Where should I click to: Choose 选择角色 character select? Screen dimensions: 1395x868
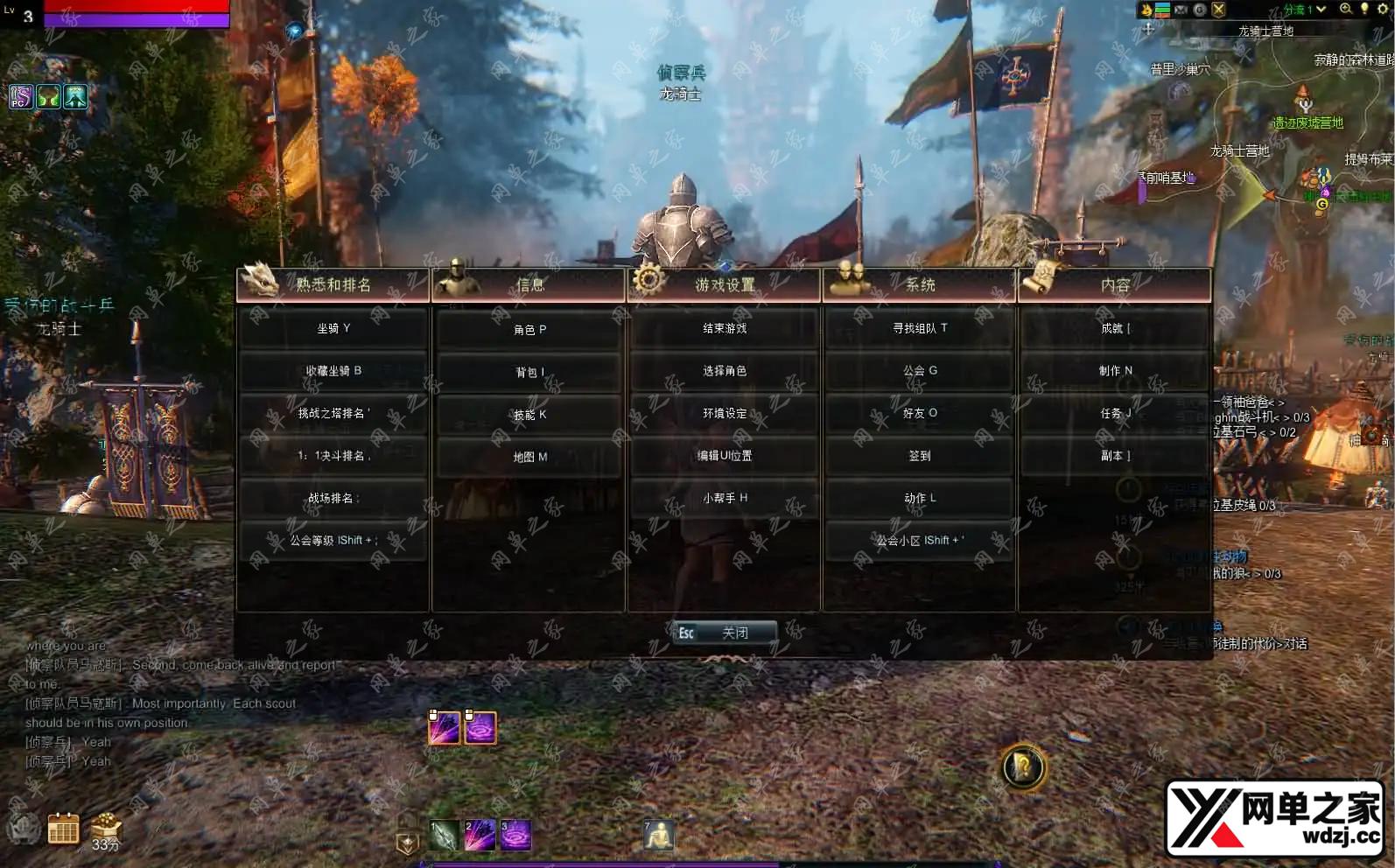[x=725, y=371]
